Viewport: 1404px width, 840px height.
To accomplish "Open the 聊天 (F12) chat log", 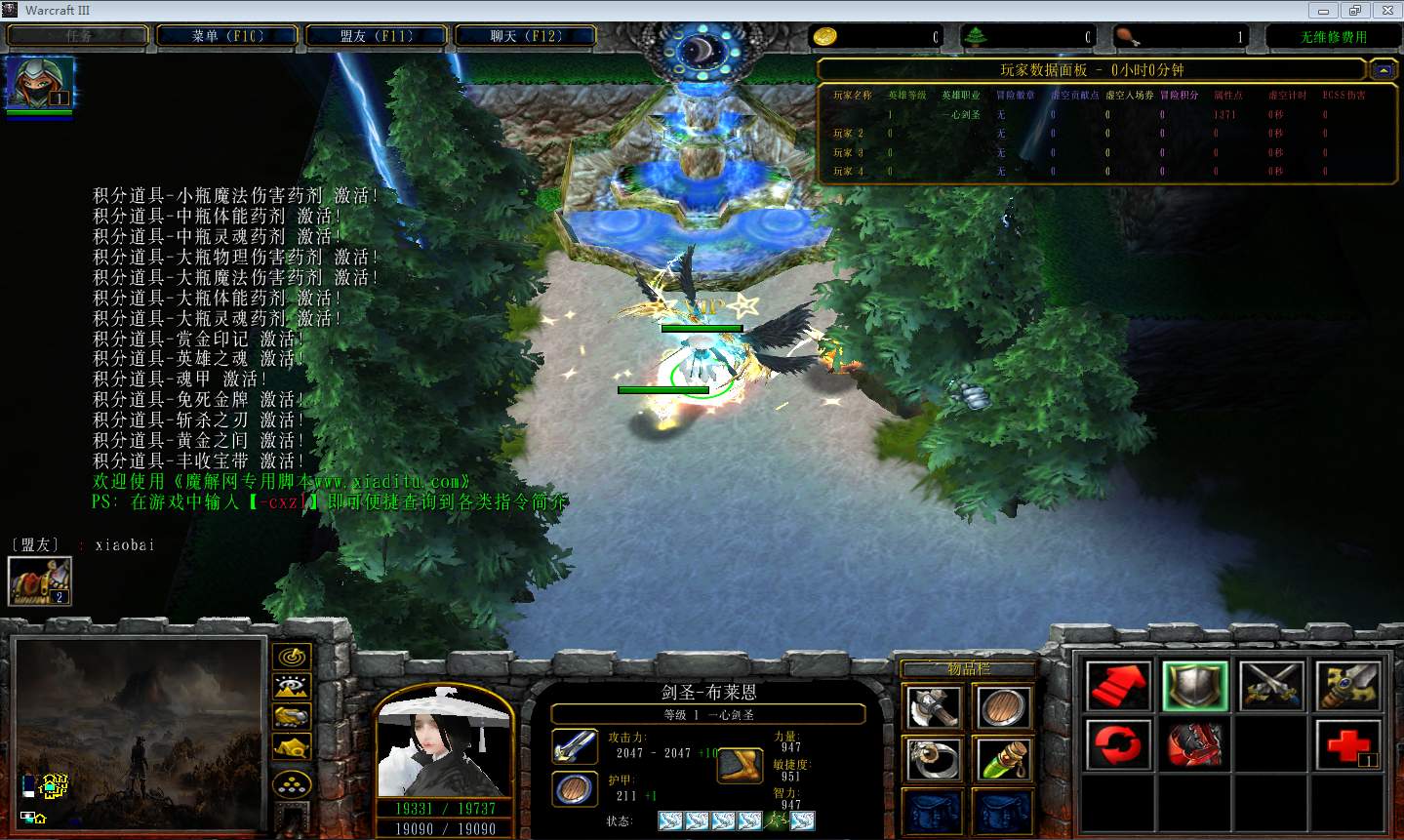I will coord(525,36).
